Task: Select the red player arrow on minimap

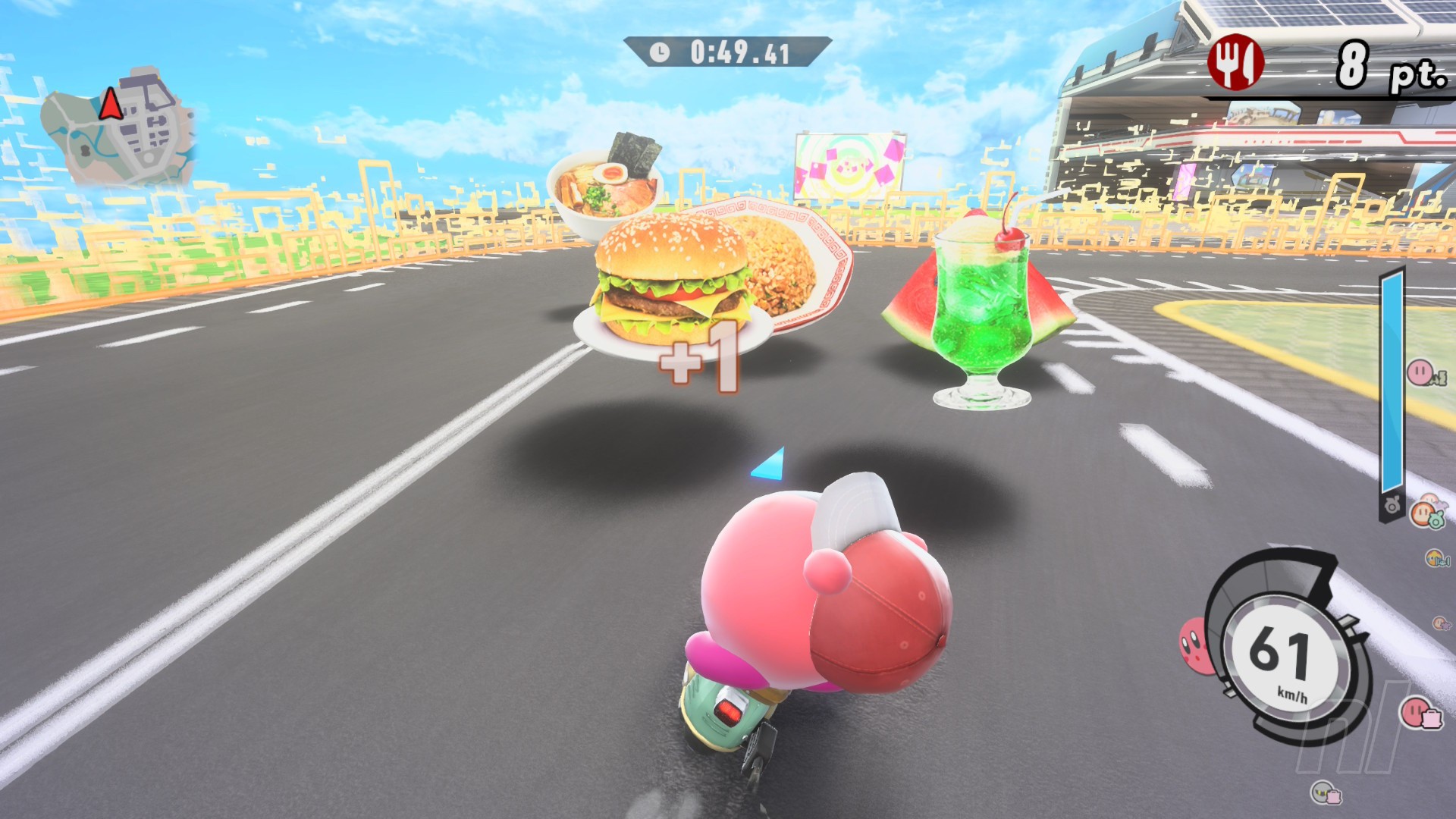Action: [x=111, y=104]
